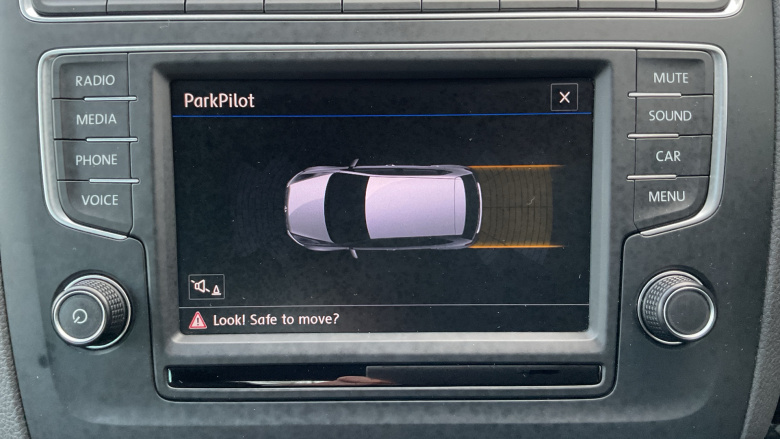Toggle the parking sensor sound mute icon

(207, 287)
